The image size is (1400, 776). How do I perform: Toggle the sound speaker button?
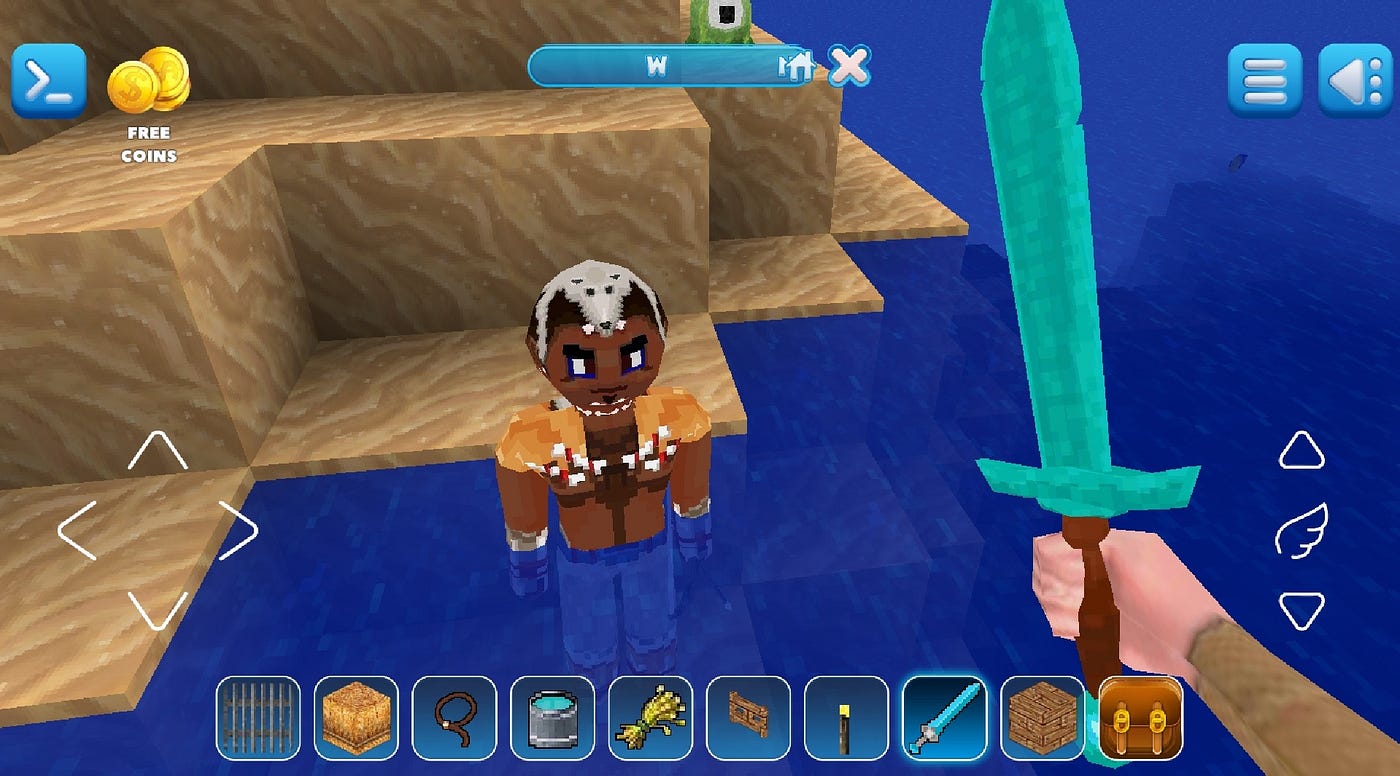tap(1354, 81)
